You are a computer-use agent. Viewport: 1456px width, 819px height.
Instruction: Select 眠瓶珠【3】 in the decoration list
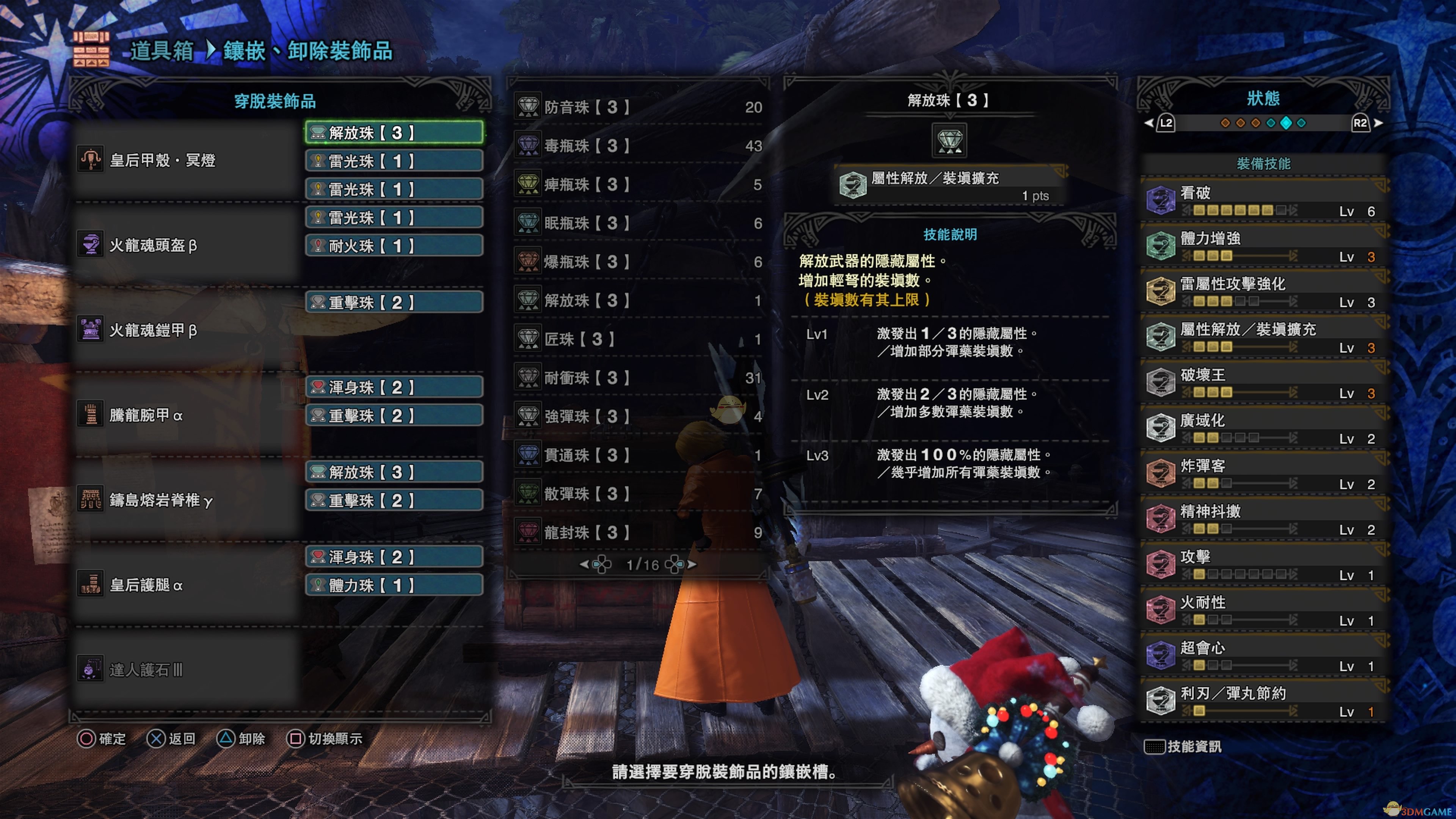coord(639,223)
